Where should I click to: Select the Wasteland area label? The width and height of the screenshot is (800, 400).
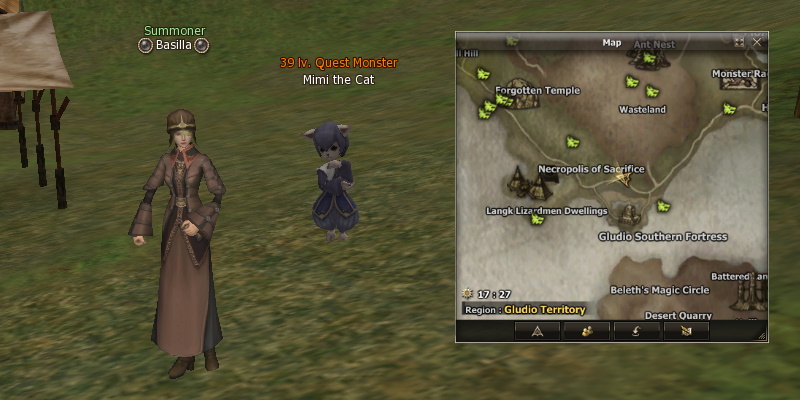click(642, 109)
